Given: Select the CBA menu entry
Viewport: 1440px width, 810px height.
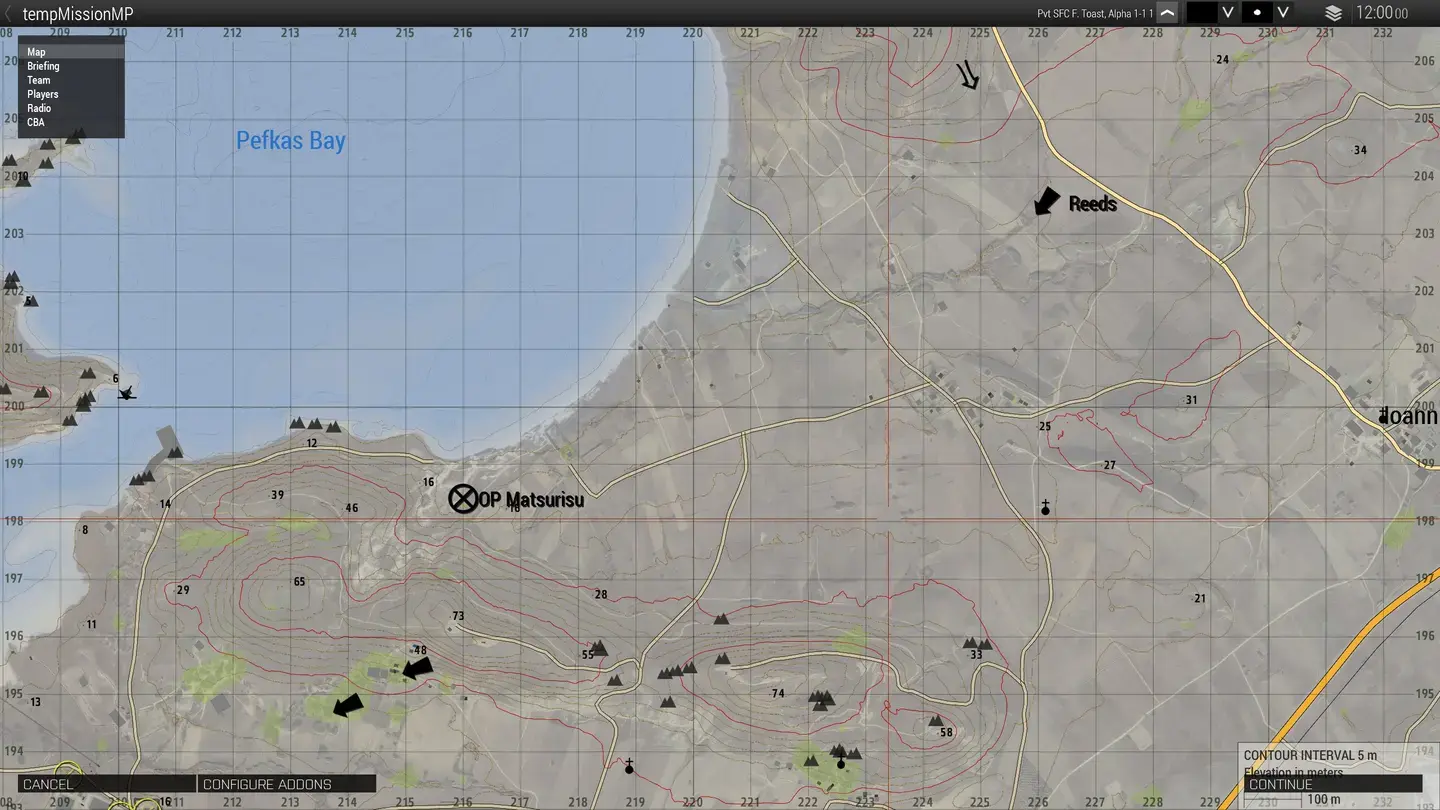Looking at the screenshot, I should (36, 122).
